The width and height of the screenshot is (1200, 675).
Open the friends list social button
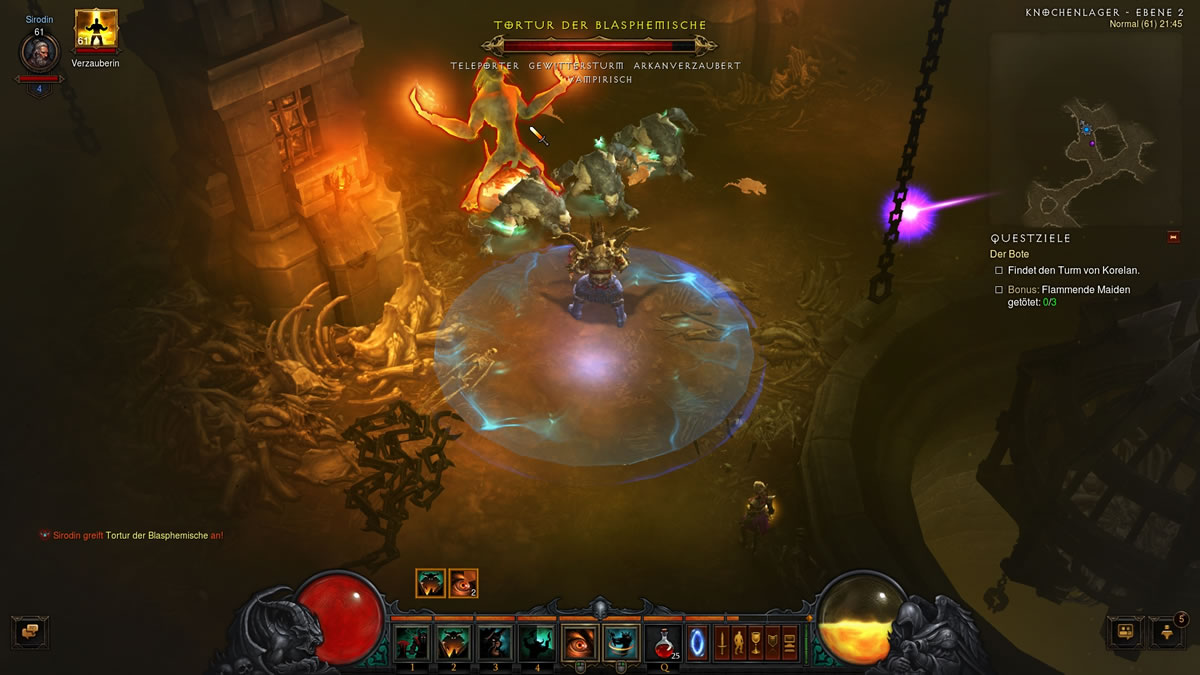pyautogui.click(x=1125, y=632)
